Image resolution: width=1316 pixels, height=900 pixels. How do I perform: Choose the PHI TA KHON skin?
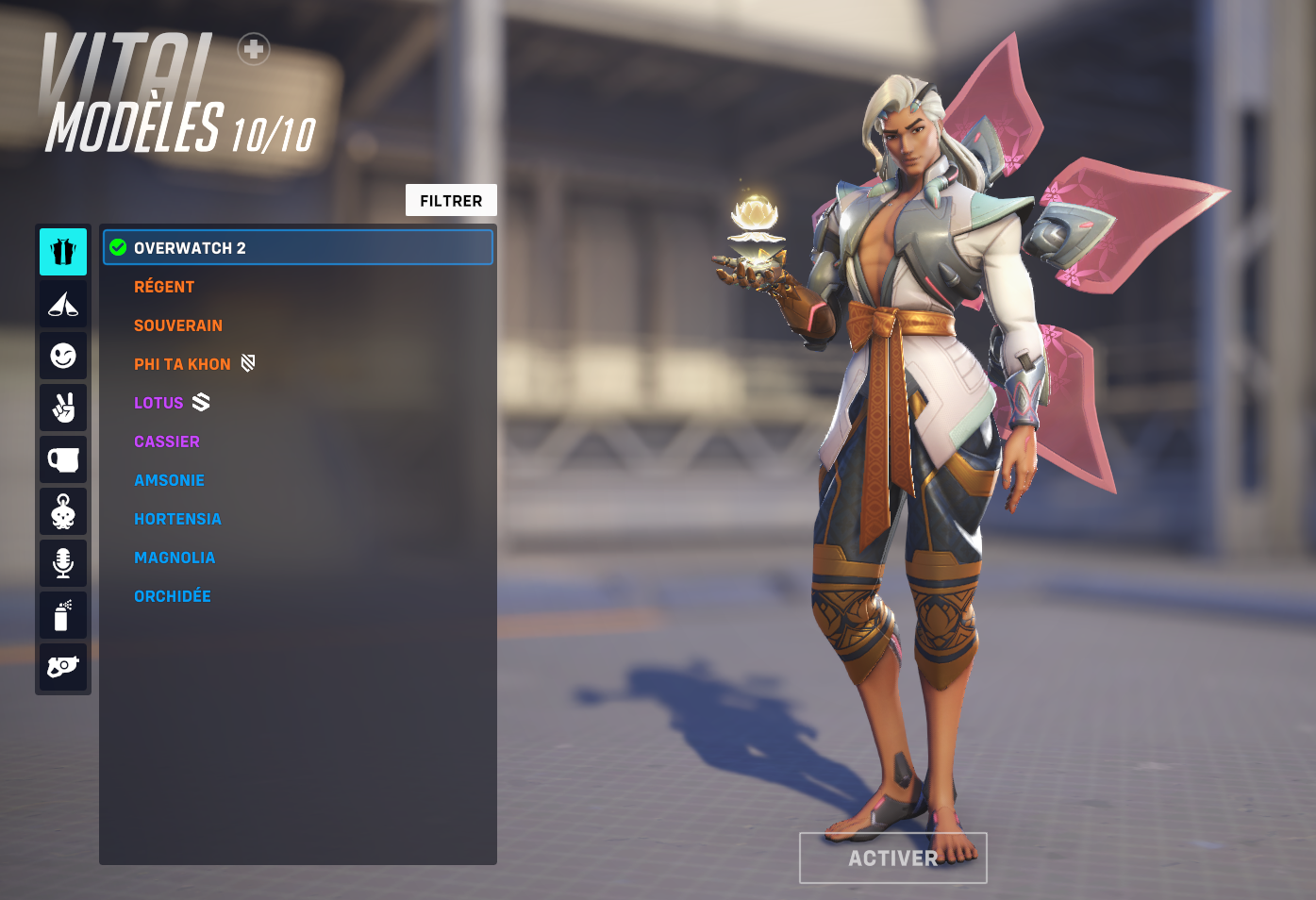coord(181,363)
